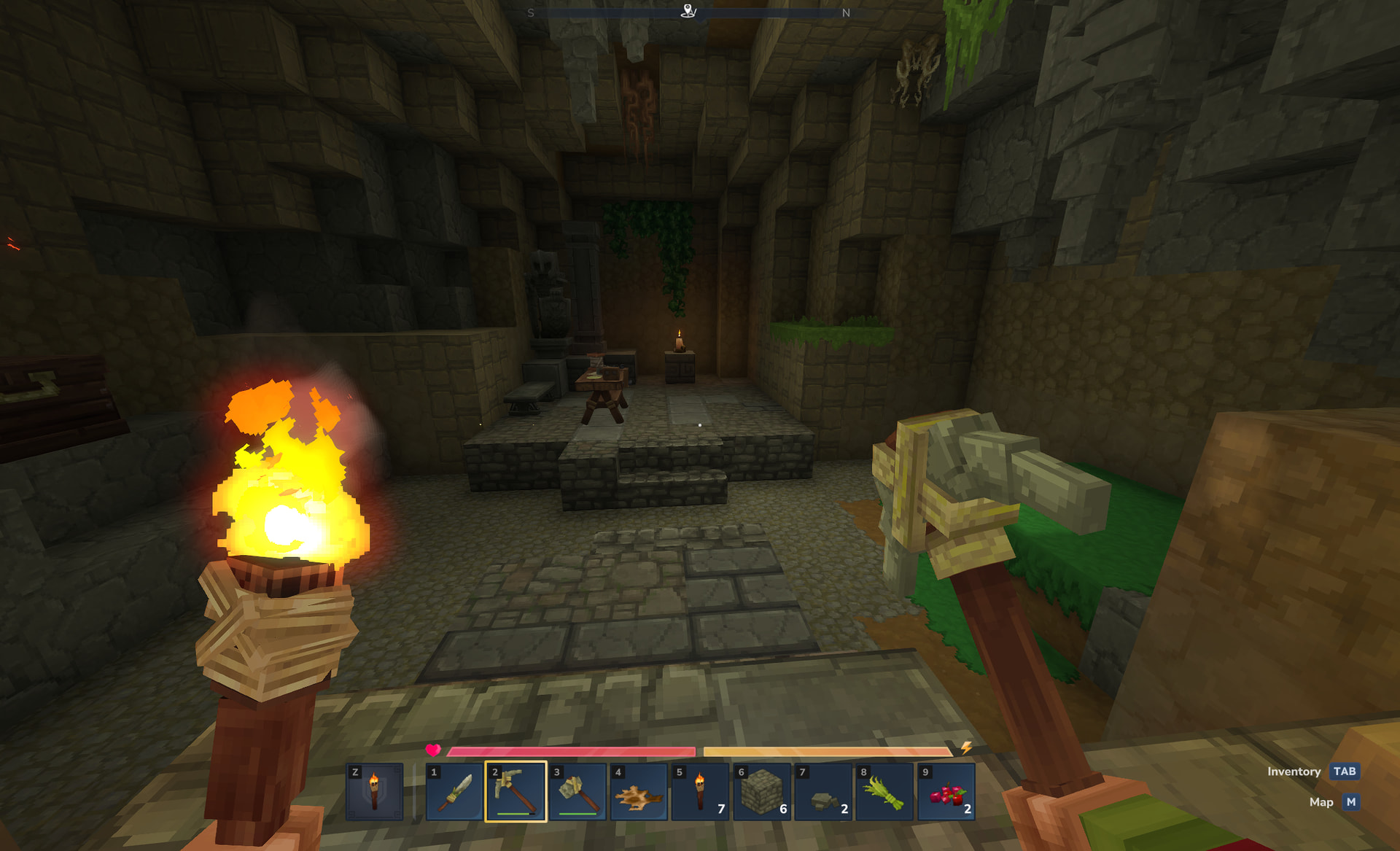Select the off-hand torch slot
Screen dimensions: 1400x851
374,792
